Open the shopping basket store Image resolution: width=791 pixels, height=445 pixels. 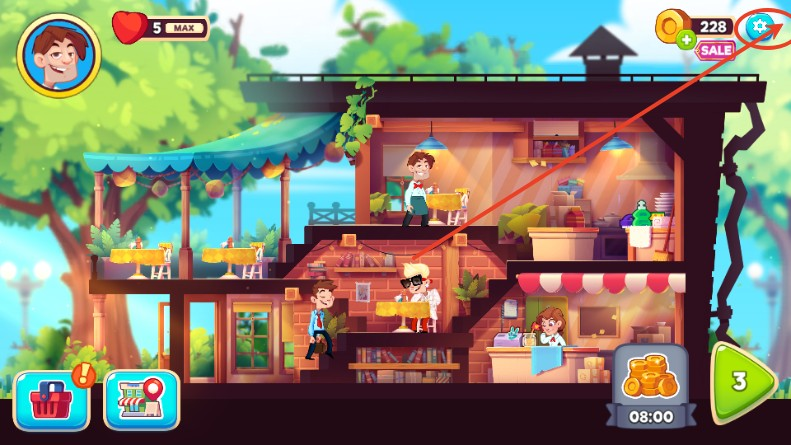(x=51, y=399)
